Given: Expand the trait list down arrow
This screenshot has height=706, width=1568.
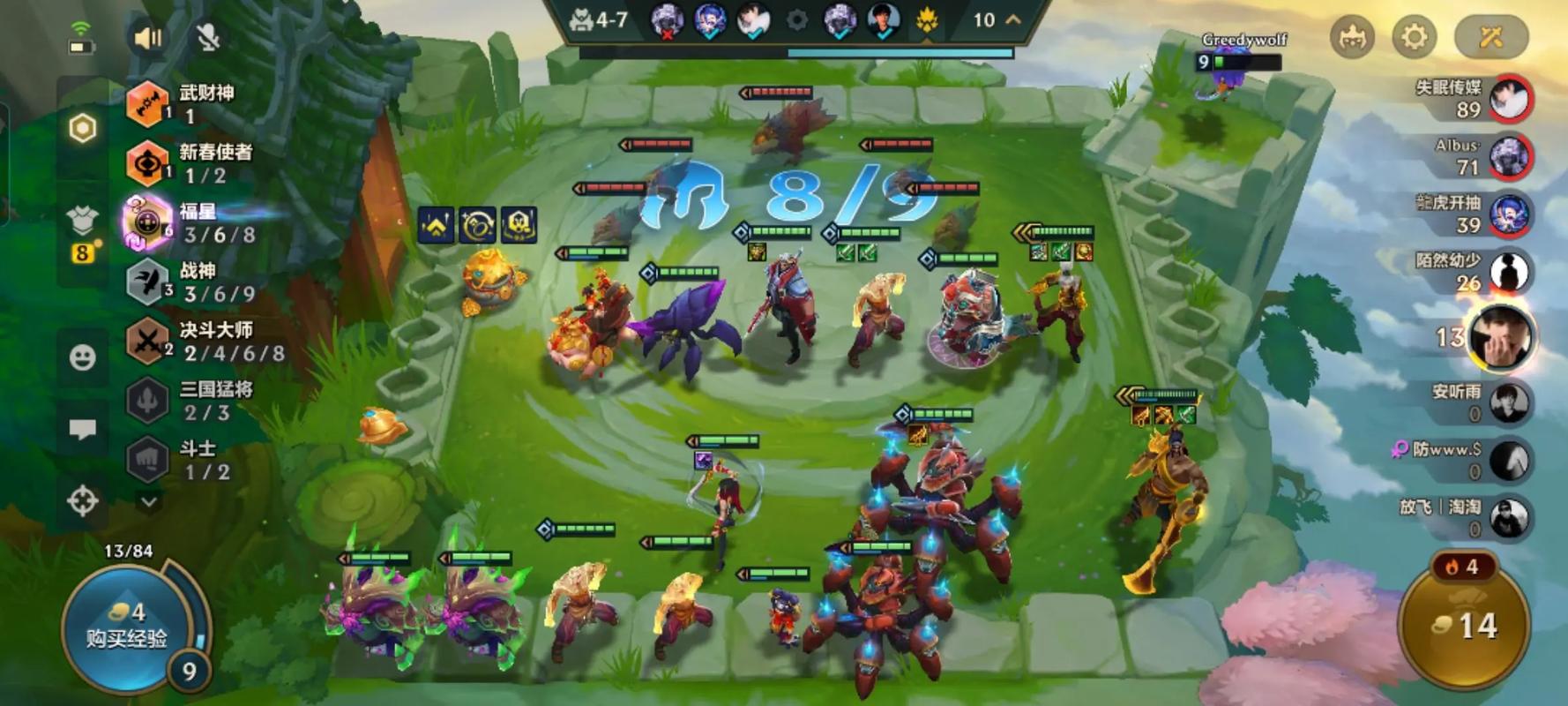Looking at the screenshot, I should click(149, 501).
